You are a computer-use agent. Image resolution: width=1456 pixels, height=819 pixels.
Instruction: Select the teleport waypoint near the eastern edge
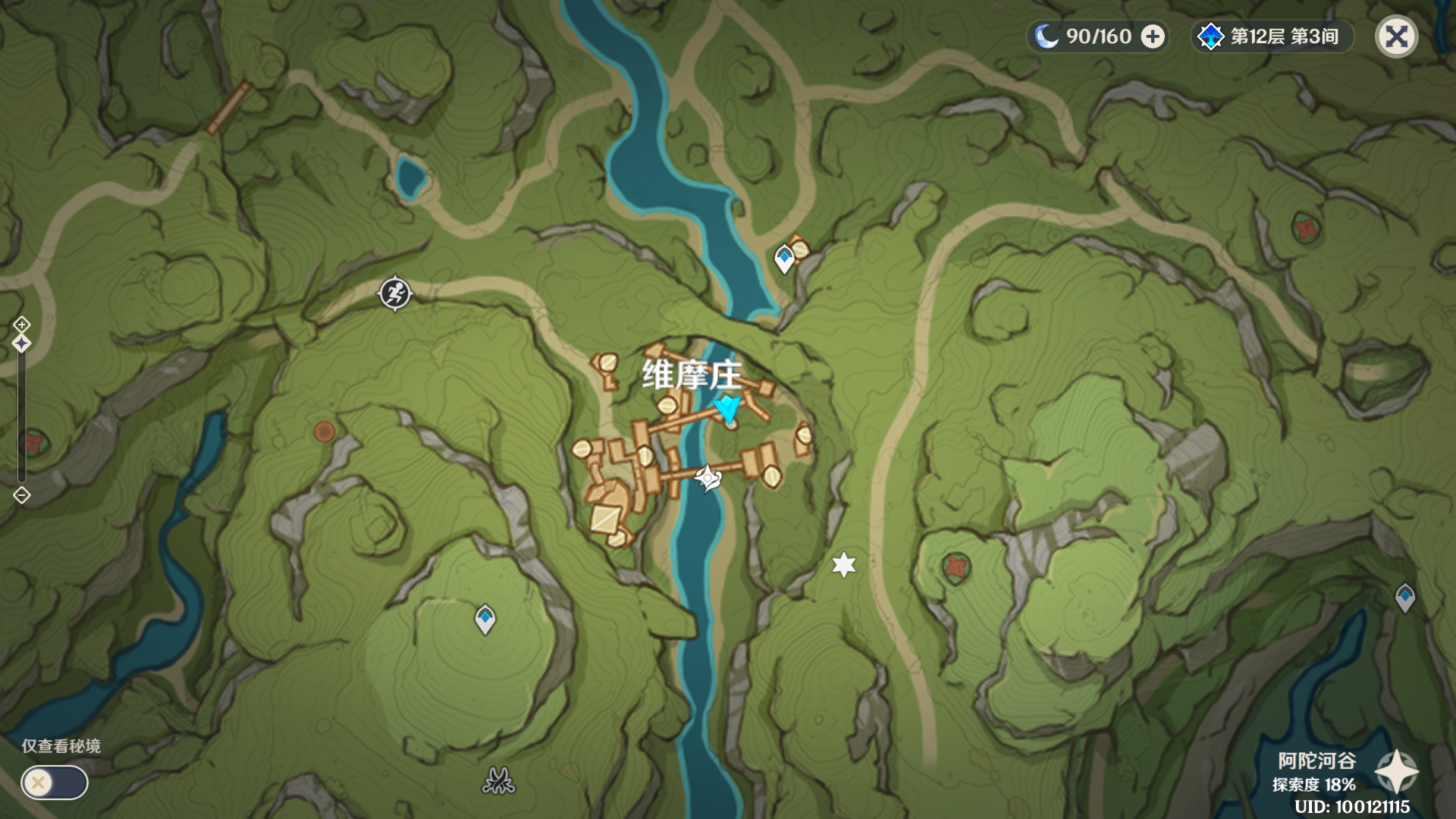[x=1404, y=598]
